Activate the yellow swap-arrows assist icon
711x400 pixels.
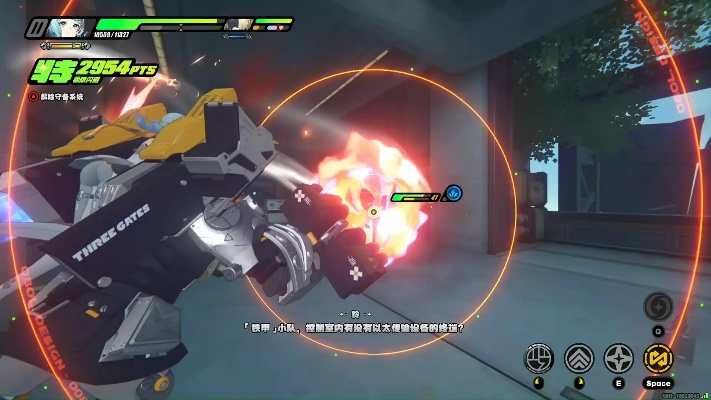[657, 358]
